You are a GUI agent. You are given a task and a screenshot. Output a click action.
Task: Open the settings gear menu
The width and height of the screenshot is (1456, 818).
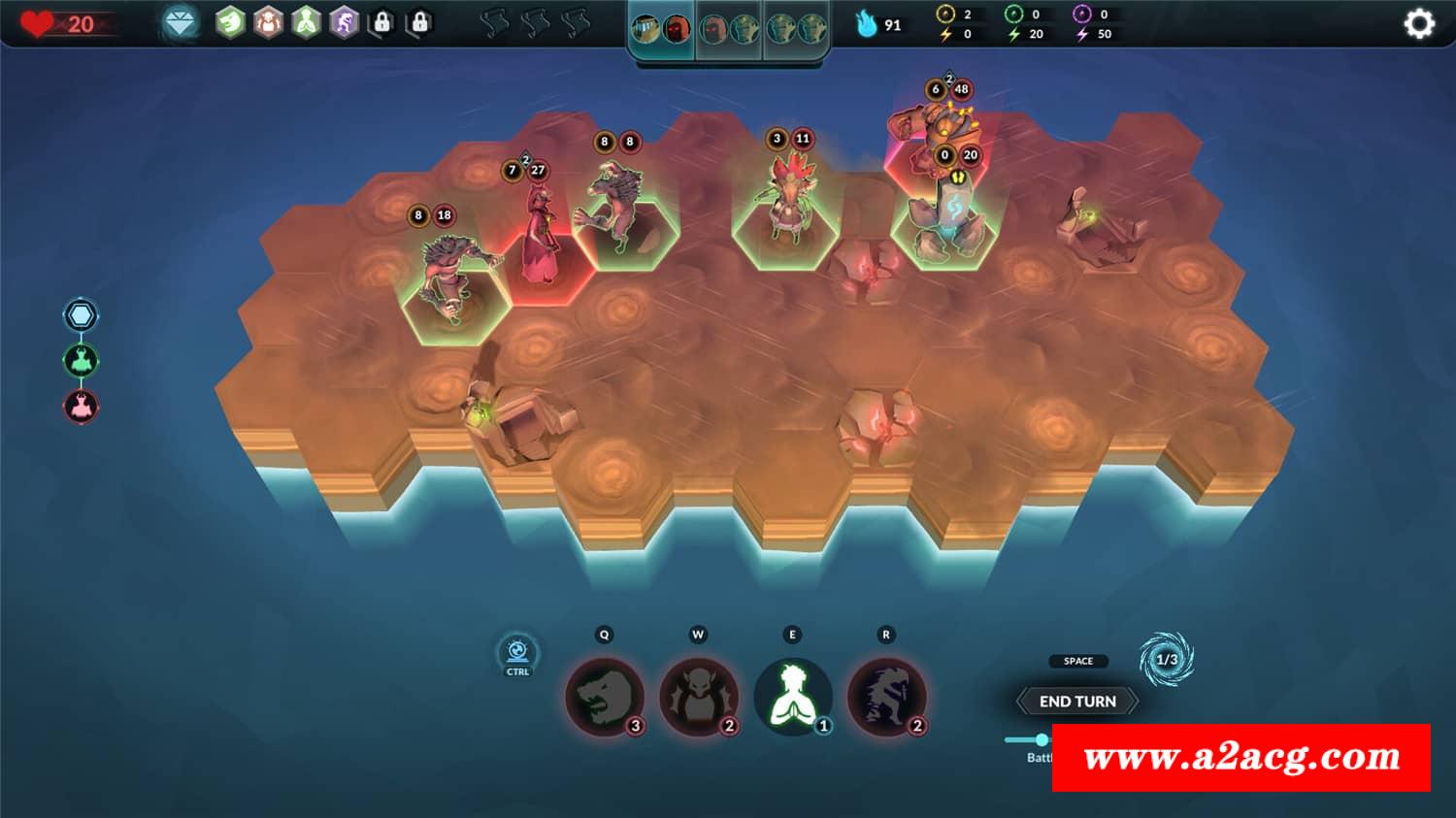click(x=1418, y=23)
